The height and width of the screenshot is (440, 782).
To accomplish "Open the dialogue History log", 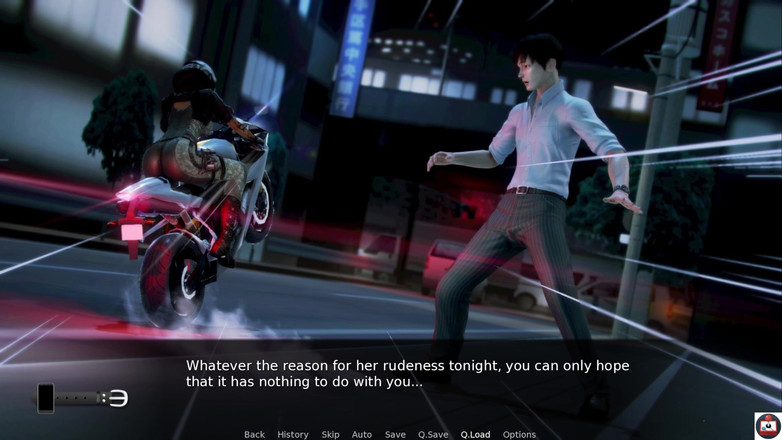I will click(x=293, y=434).
